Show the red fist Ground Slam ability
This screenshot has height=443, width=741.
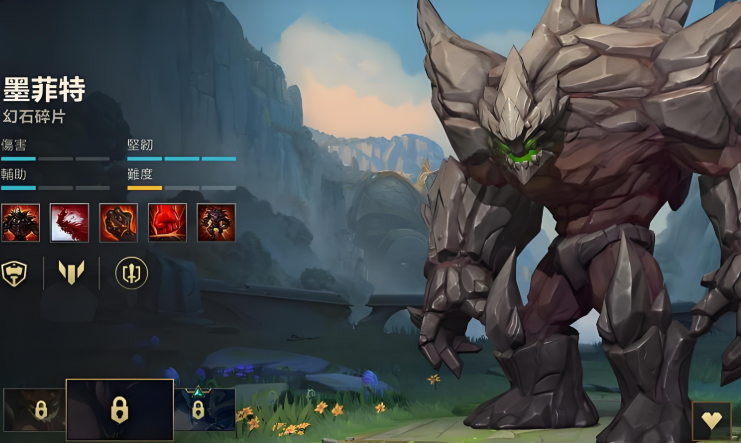point(167,222)
